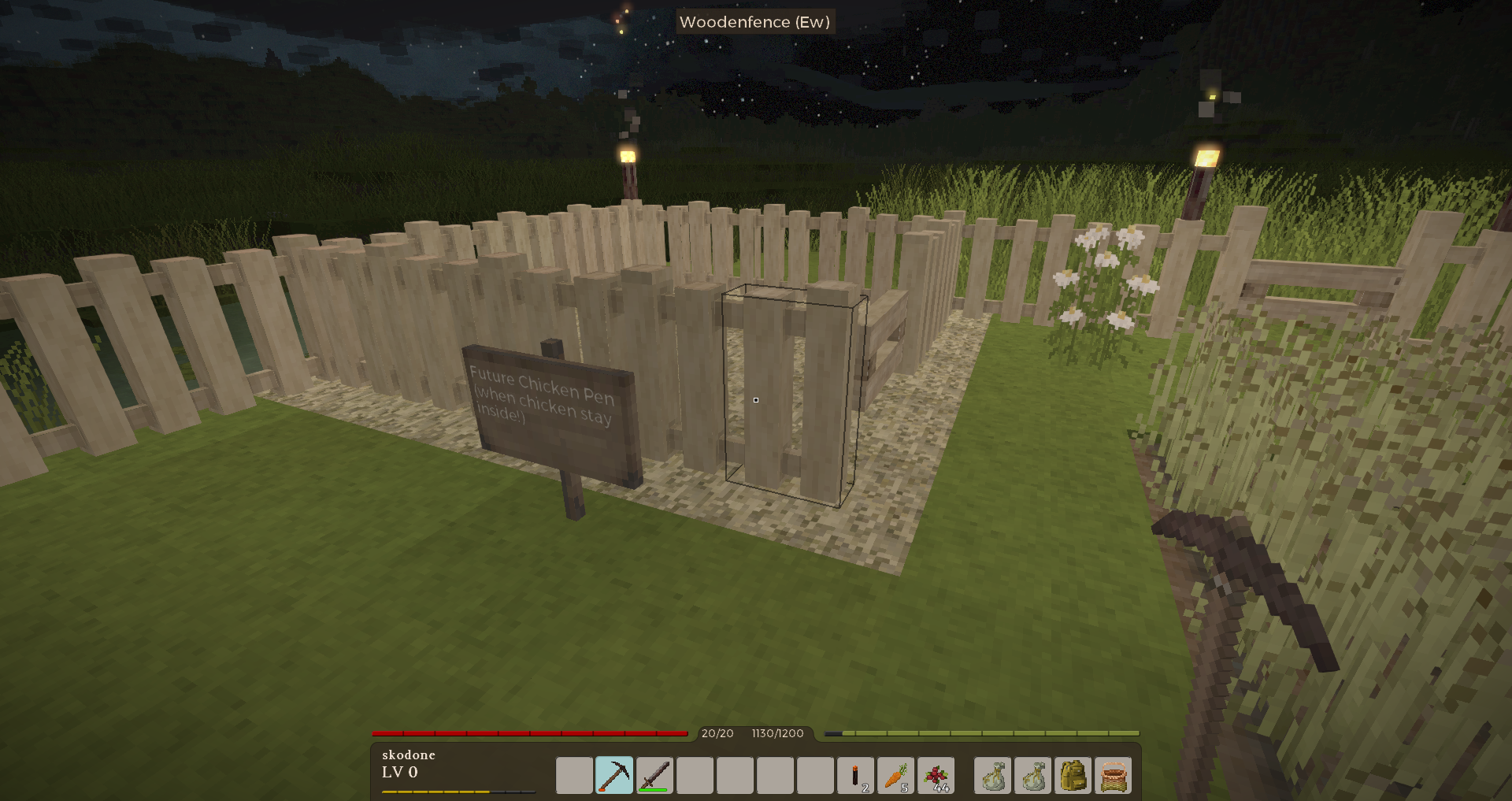Open the backpack bag slot
The height and width of the screenshot is (801, 1512).
coord(1073,776)
